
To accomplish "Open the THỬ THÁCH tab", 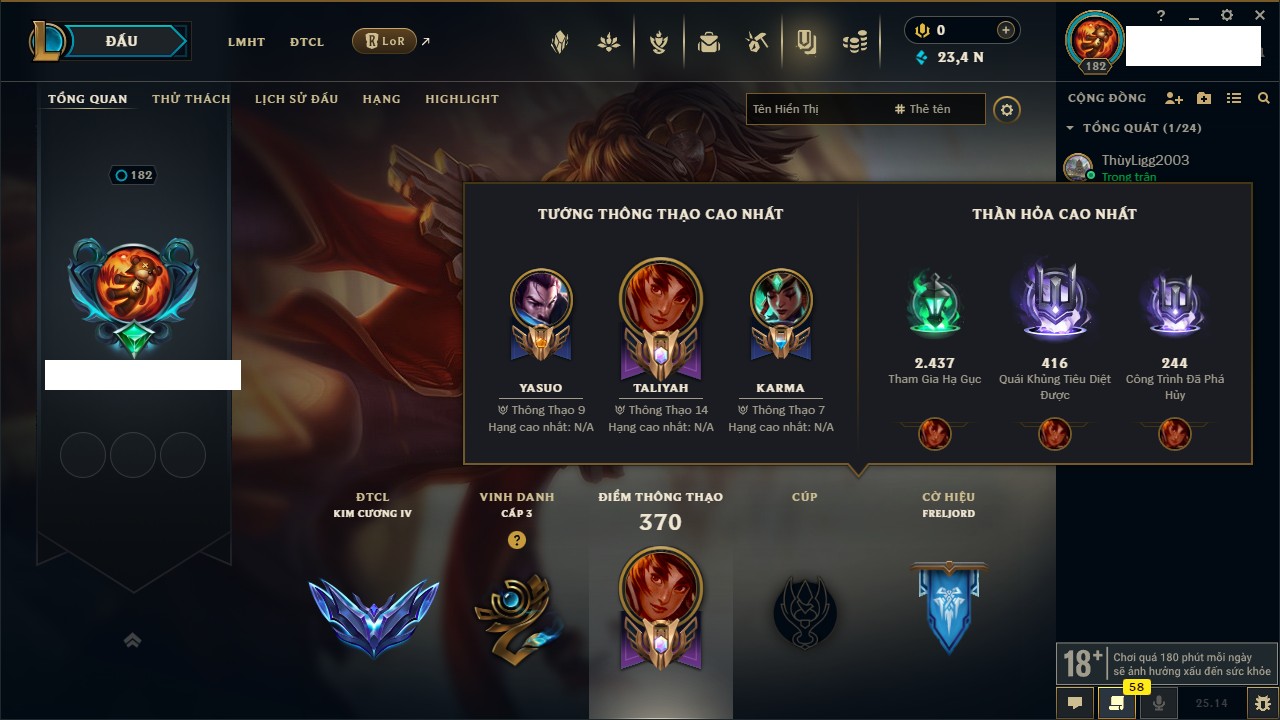I will (191, 99).
